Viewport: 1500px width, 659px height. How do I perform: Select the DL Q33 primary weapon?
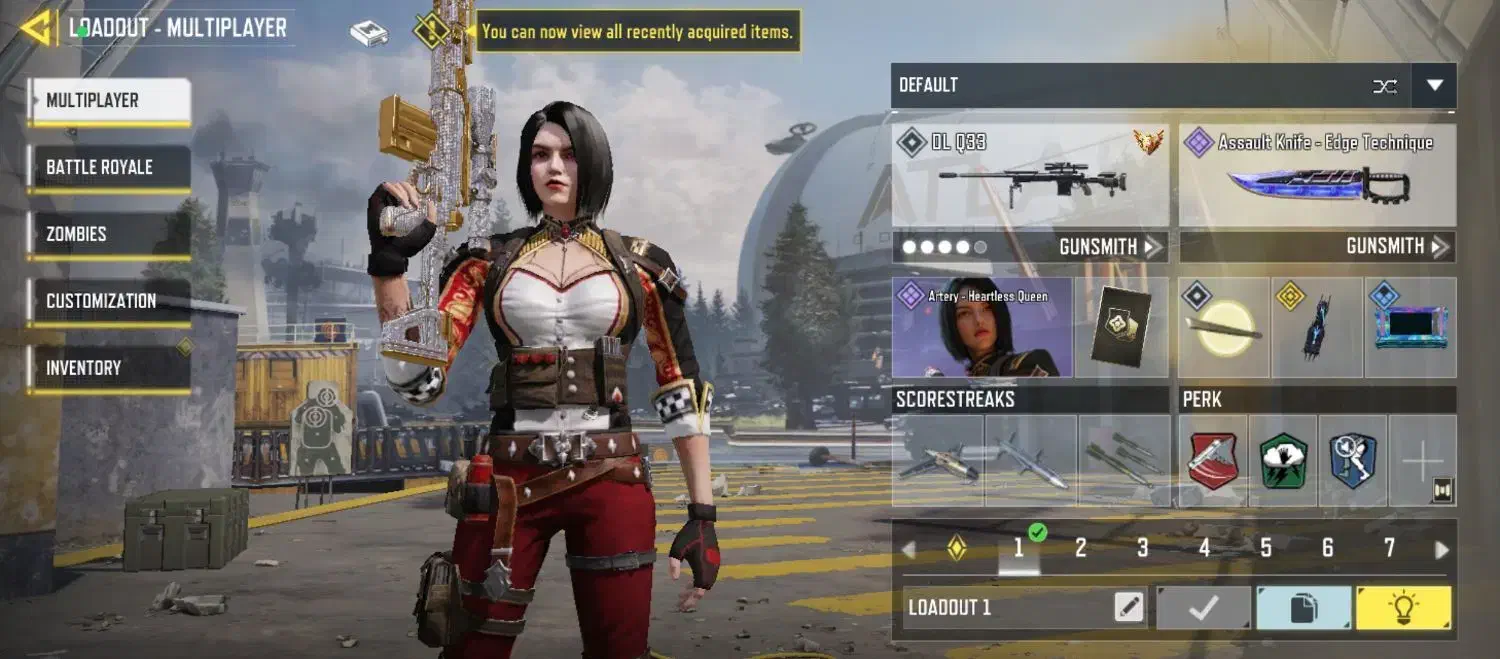coord(1030,176)
